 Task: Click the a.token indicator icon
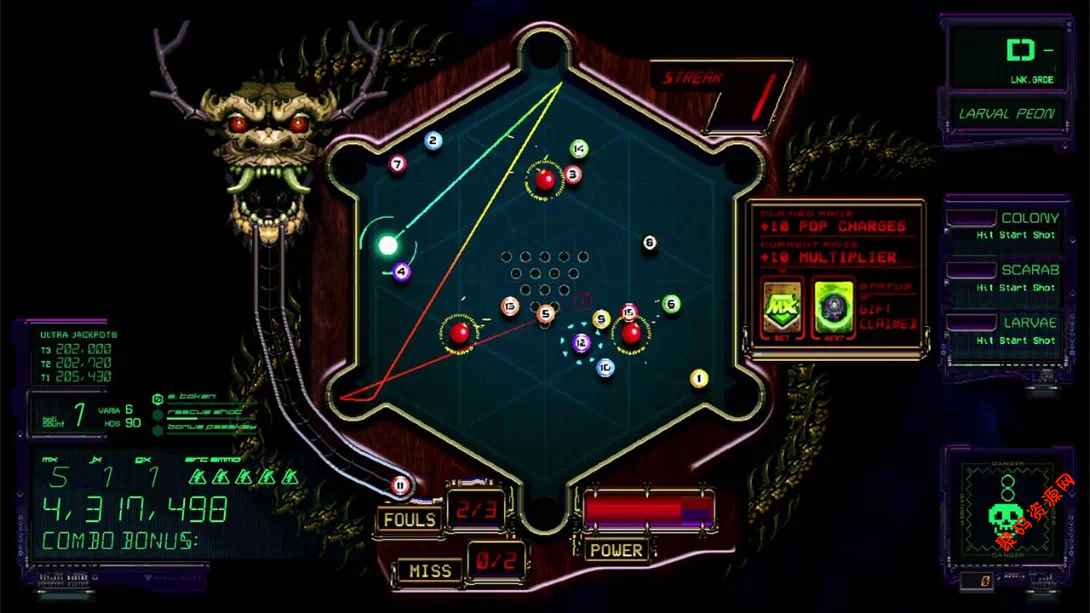[157, 398]
